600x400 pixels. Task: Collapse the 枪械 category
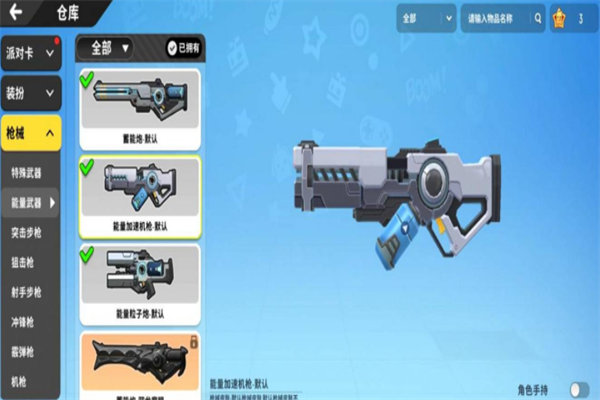pos(32,133)
